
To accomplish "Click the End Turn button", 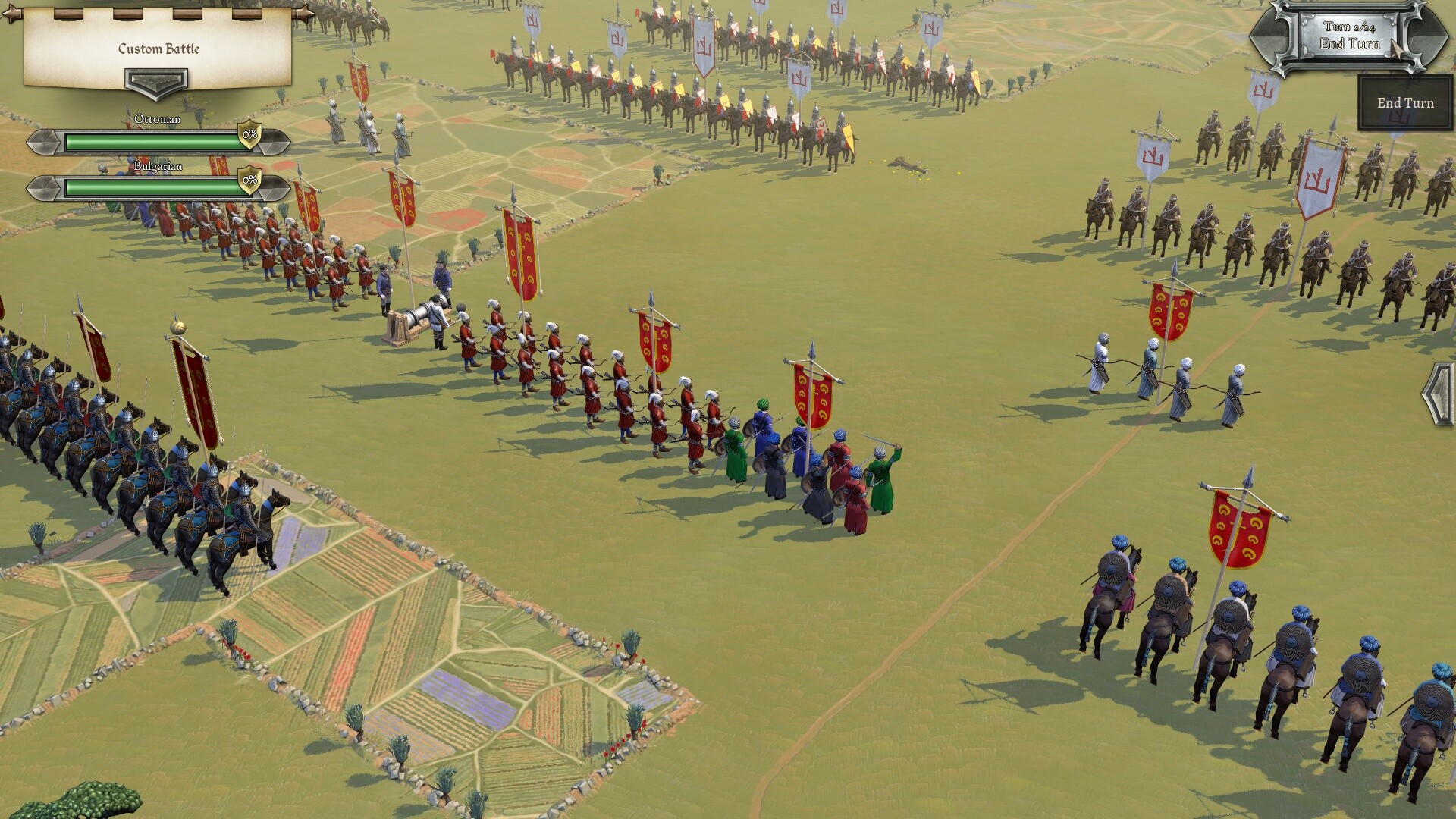I will [x=1405, y=103].
